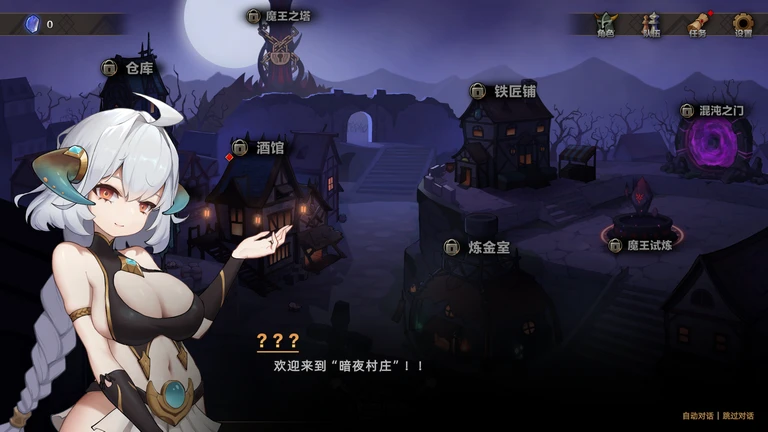
Task: Open the 角色 character menu
Action: (x=605, y=24)
